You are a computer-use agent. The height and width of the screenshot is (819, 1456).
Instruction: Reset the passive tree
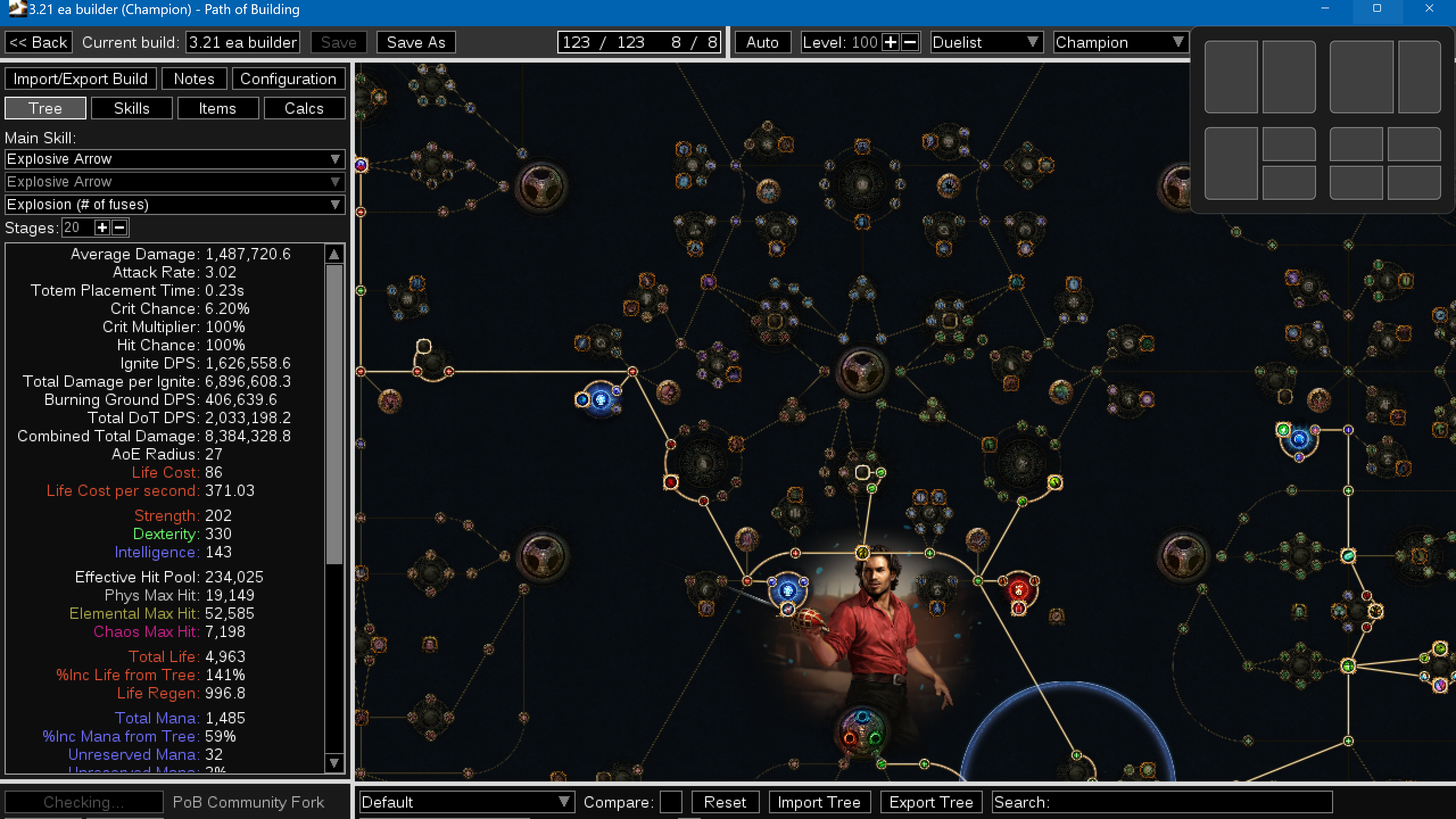click(725, 802)
